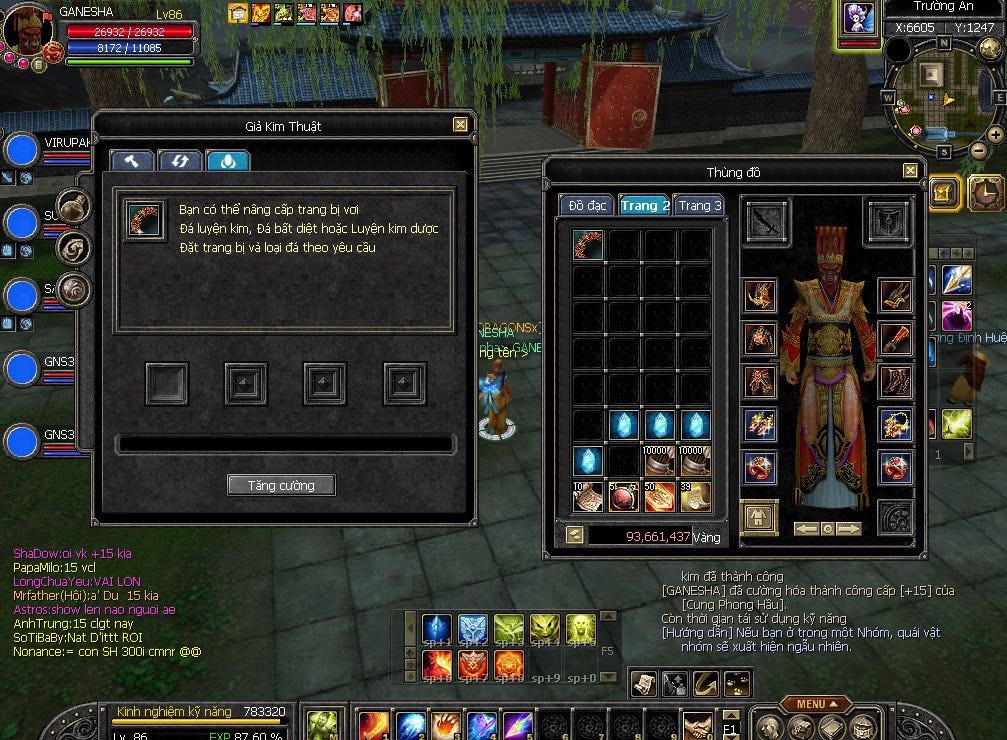Open the Đồ đạc inventory tab

point(587,206)
